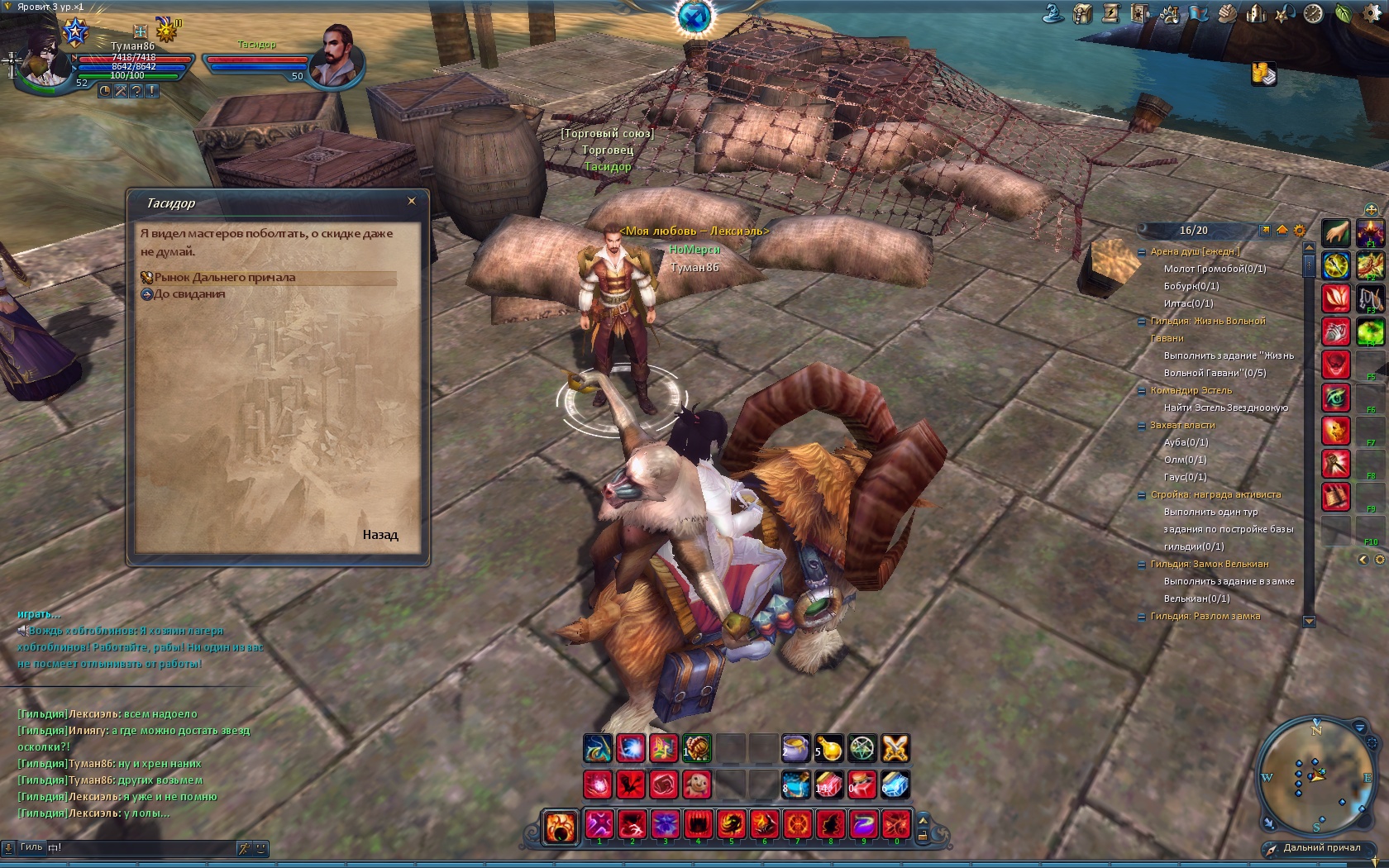Use the yellow potion flask with count 5
This screenshot has height=868, width=1389.
(x=828, y=748)
